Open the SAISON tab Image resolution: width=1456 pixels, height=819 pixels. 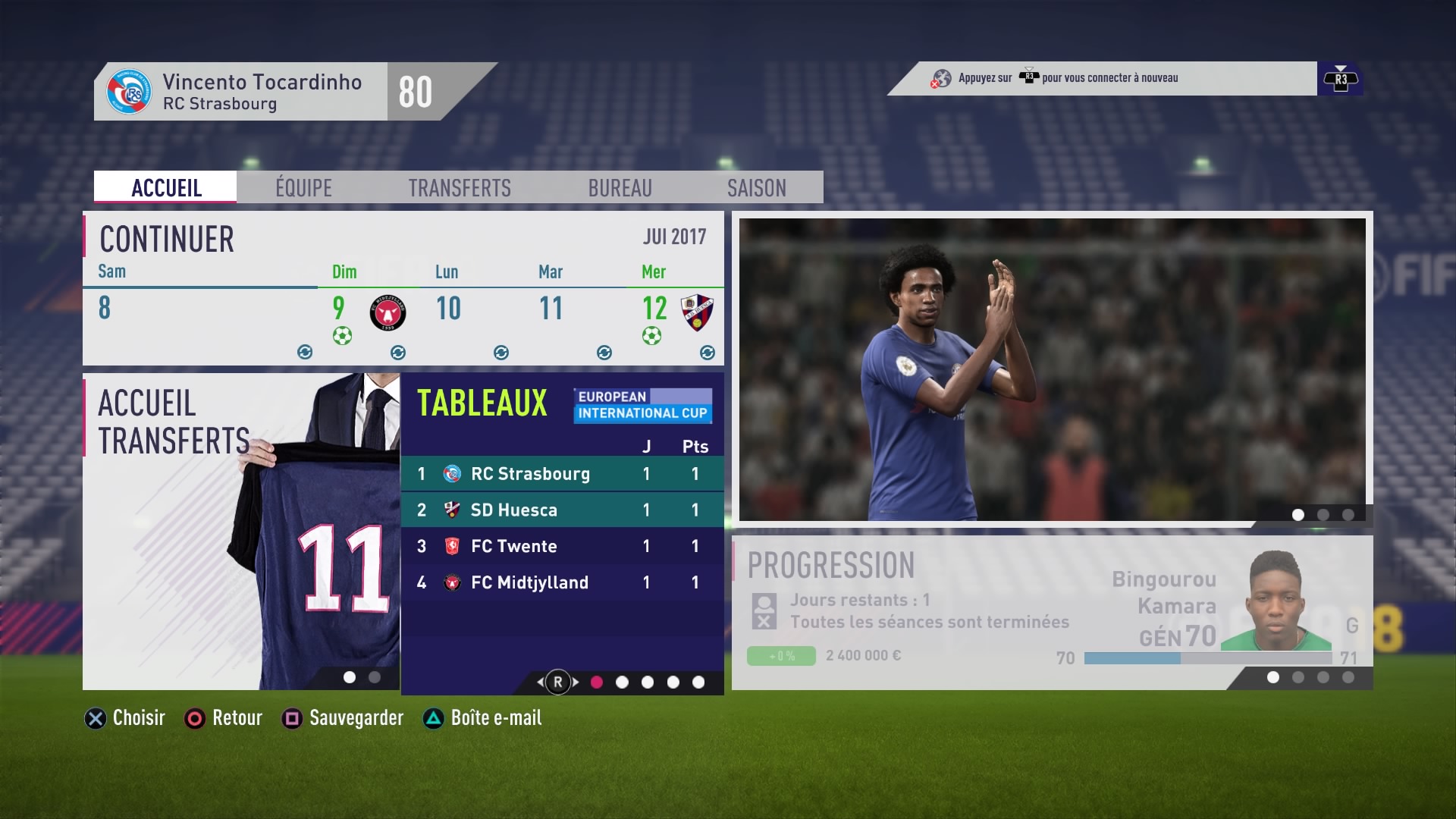(756, 187)
